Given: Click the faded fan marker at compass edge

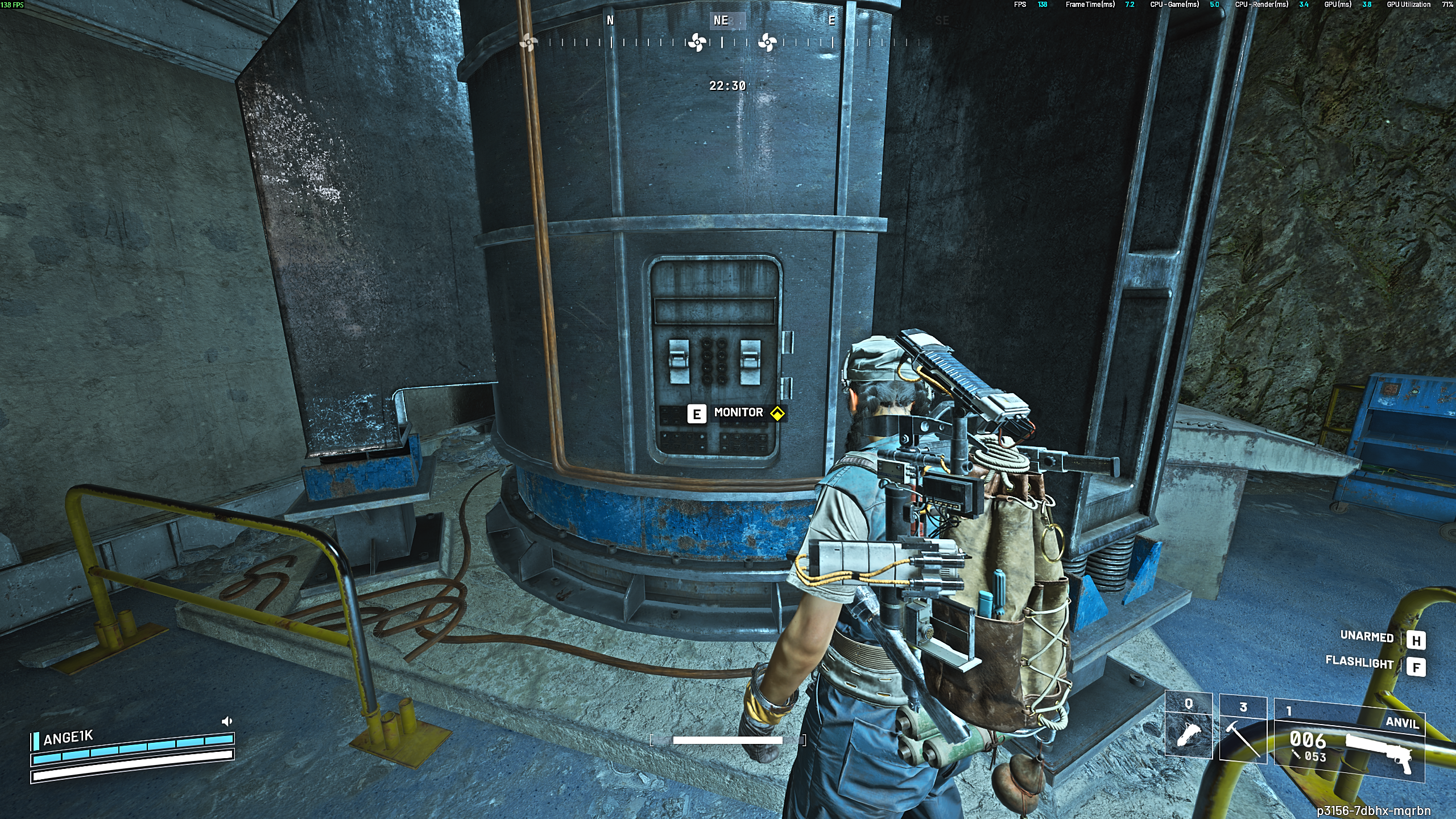Looking at the screenshot, I should tap(528, 42).
